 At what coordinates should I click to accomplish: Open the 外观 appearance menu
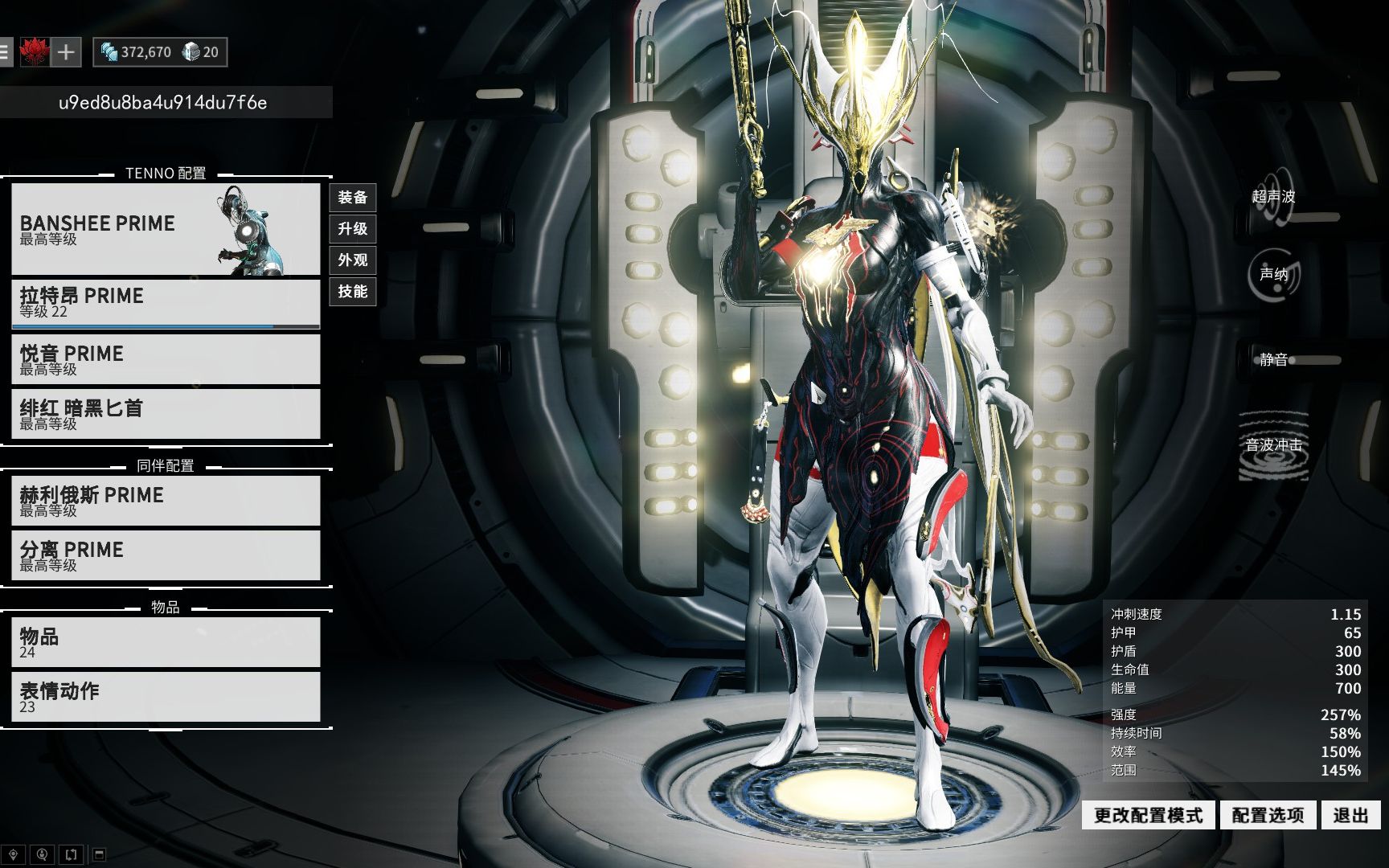coord(352,260)
